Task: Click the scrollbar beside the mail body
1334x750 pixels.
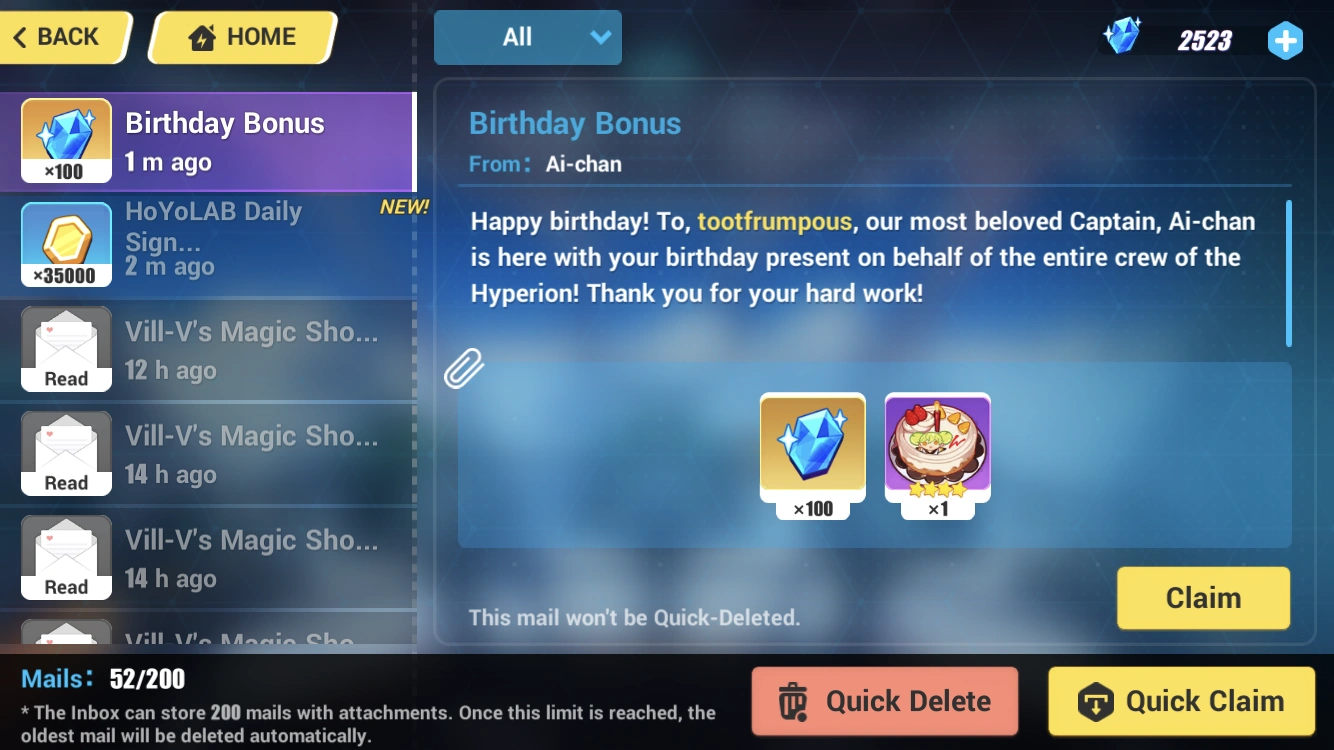Action: click(x=1291, y=272)
